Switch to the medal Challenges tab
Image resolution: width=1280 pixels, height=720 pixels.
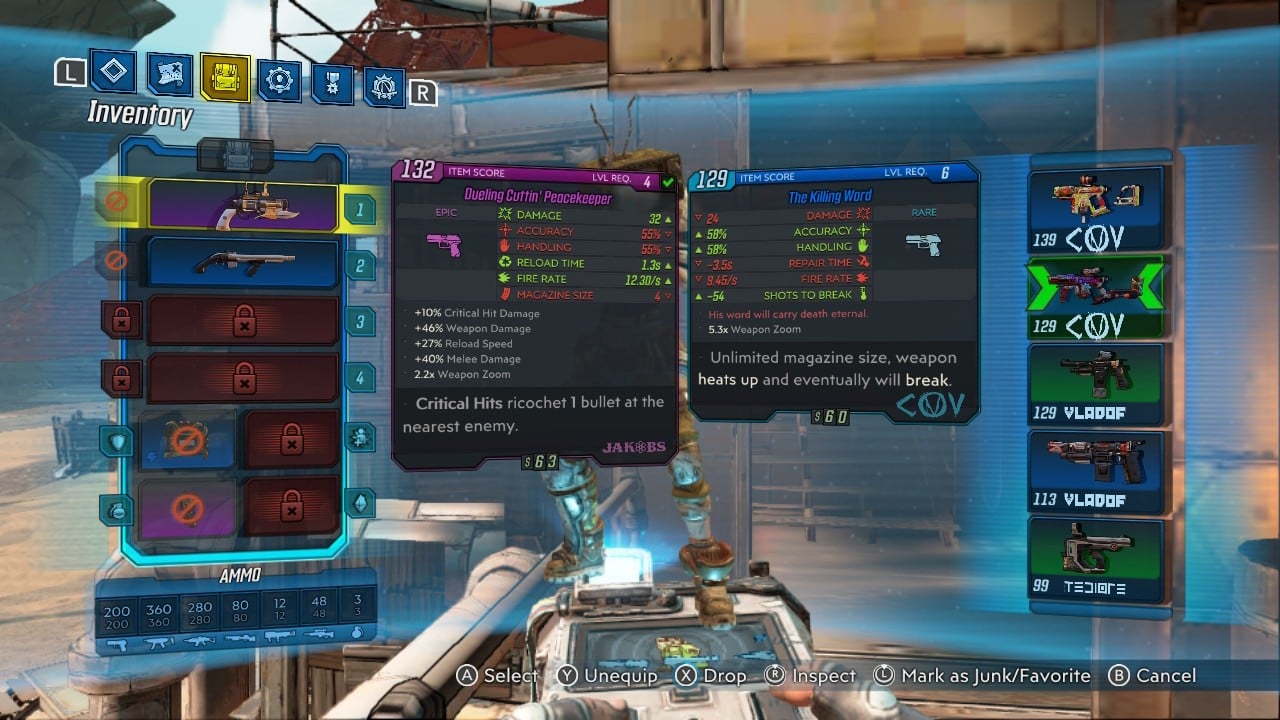pos(332,83)
